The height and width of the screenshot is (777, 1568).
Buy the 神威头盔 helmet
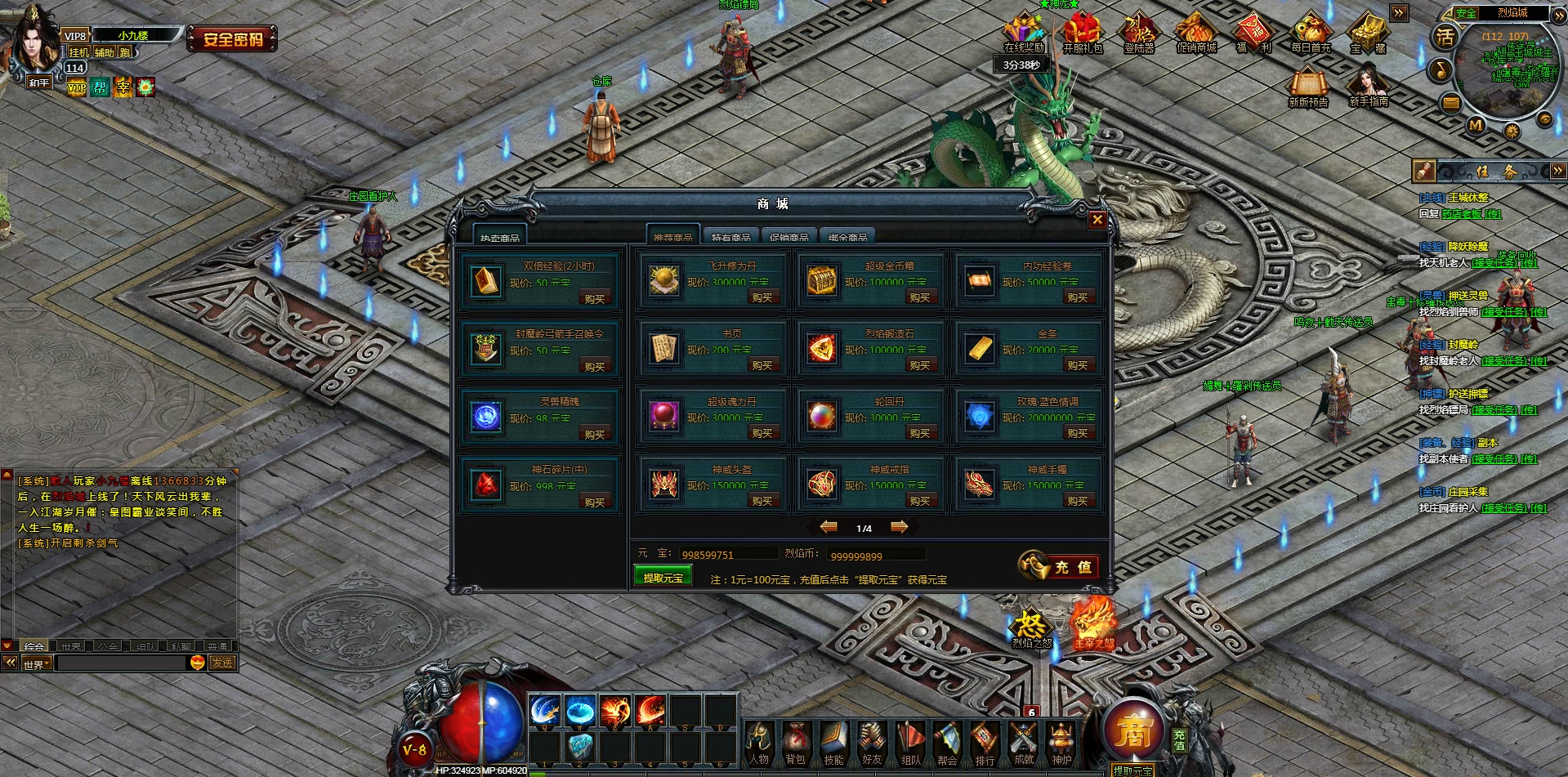pos(762,501)
